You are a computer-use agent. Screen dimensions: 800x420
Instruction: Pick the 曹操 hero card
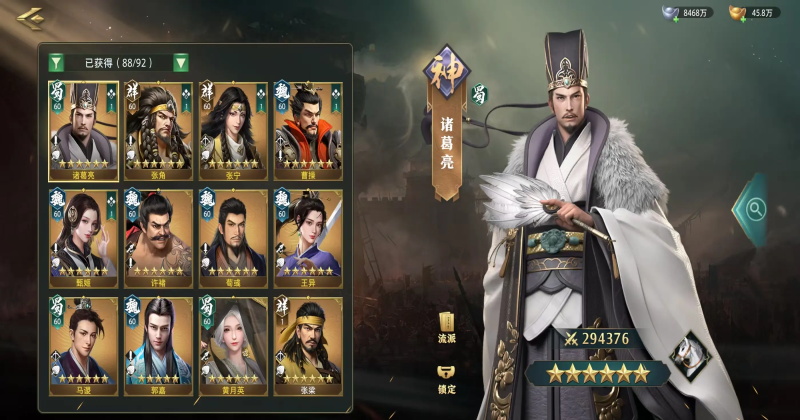click(308, 130)
